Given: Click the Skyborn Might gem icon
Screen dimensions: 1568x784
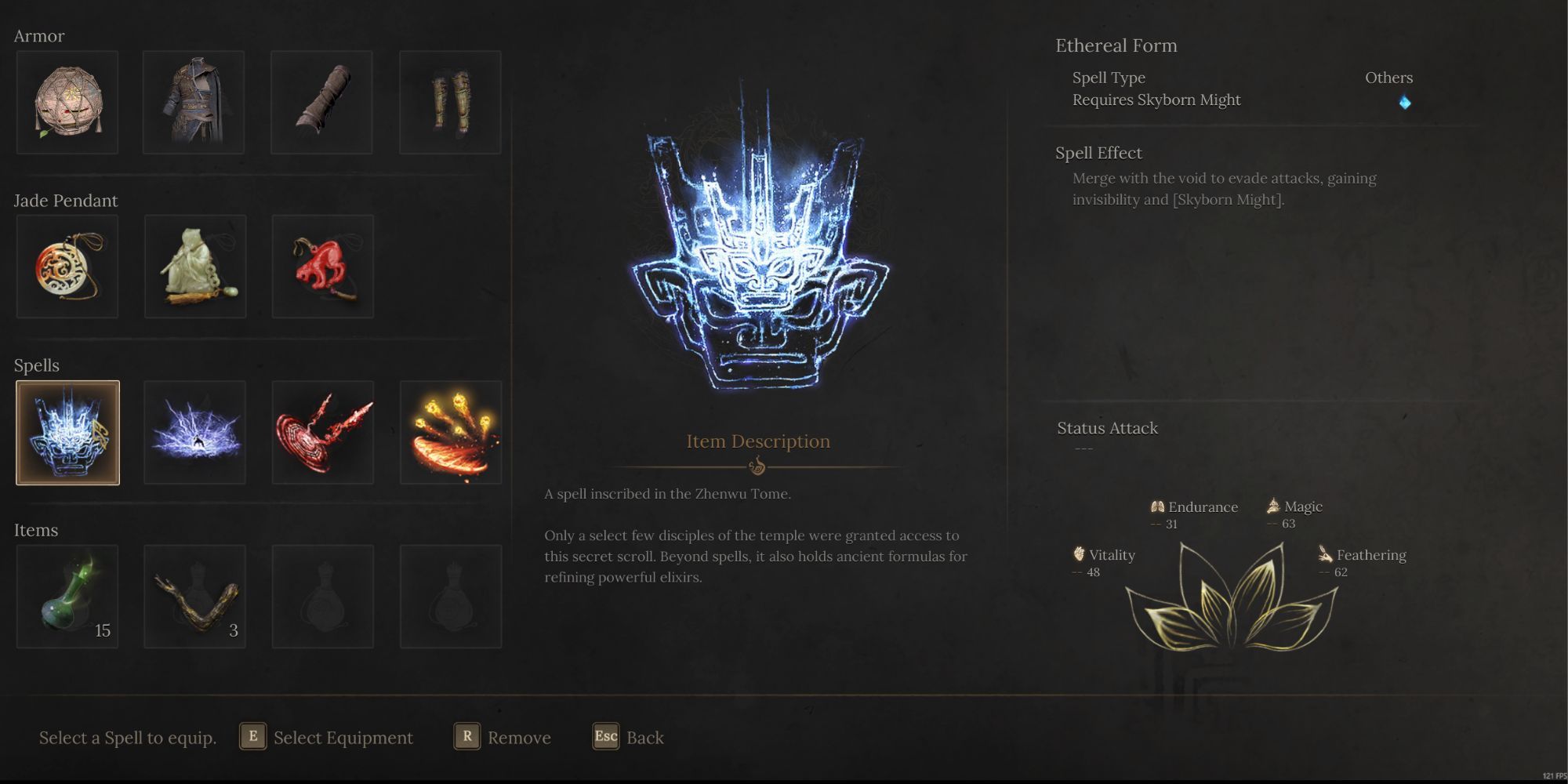Looking at the screenshot, I should (x=1404, y=100).
